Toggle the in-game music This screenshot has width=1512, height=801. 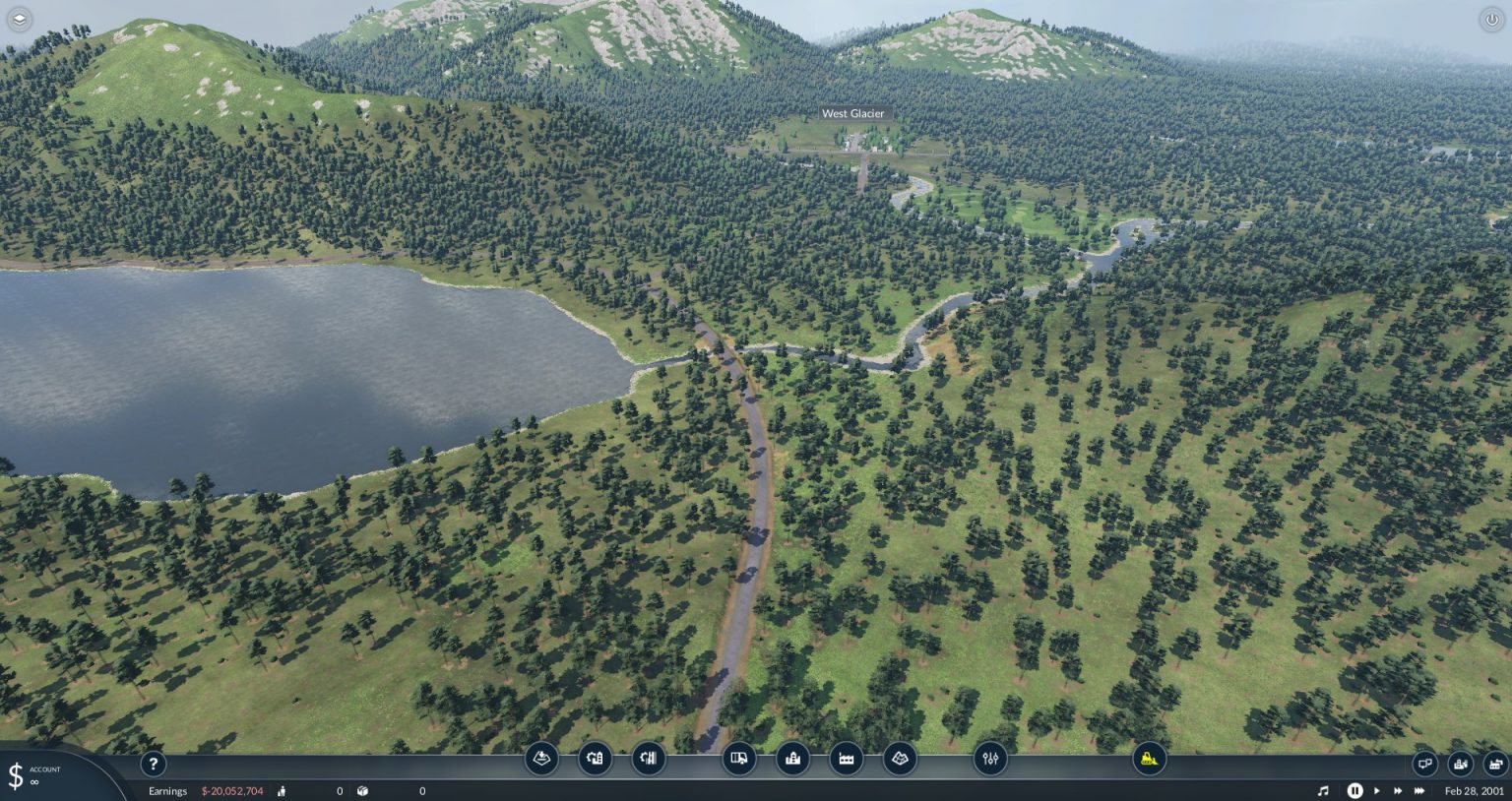click(x=1323, y=790)
